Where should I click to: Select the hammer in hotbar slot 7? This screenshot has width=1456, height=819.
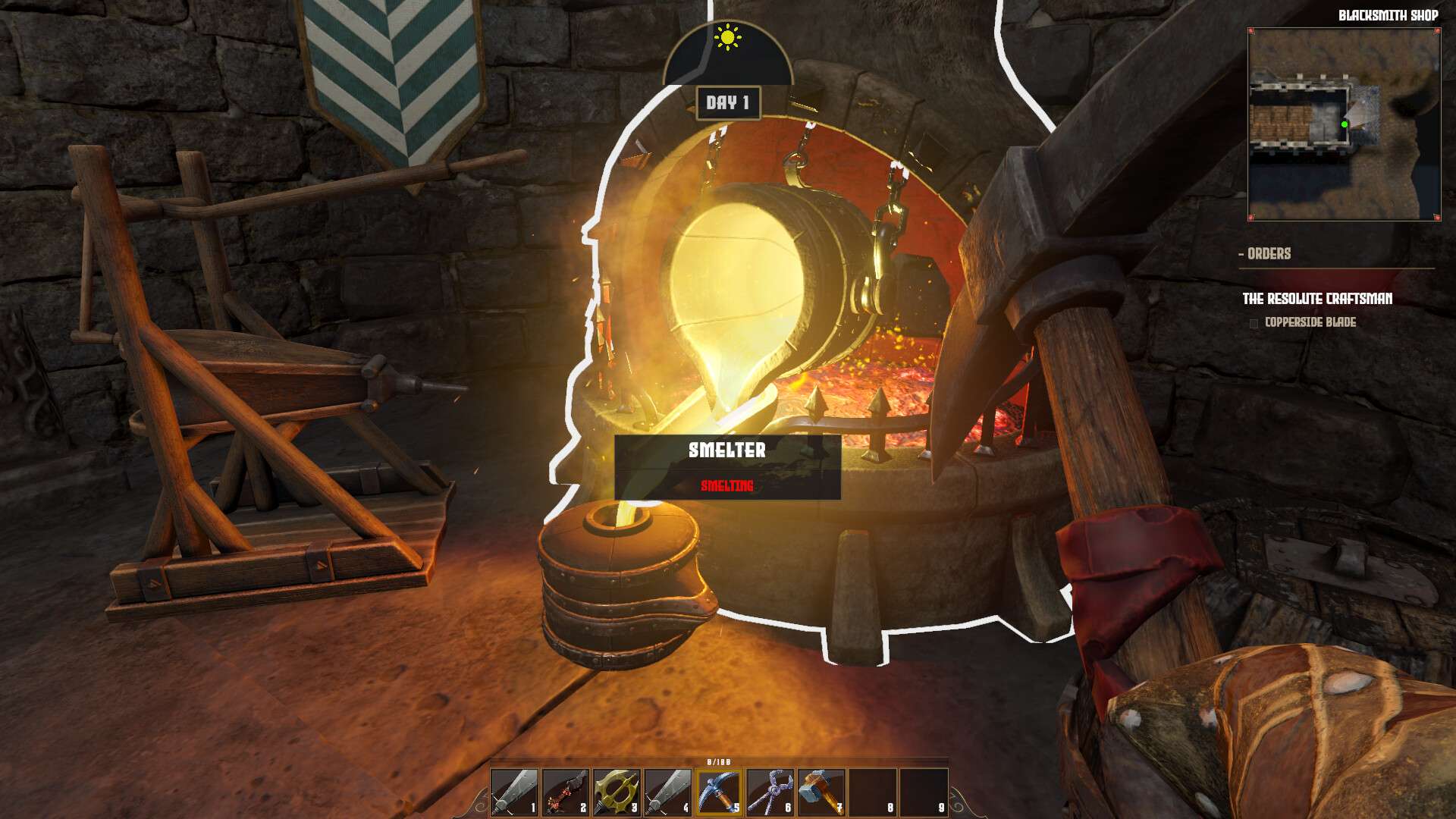(820, 792)
